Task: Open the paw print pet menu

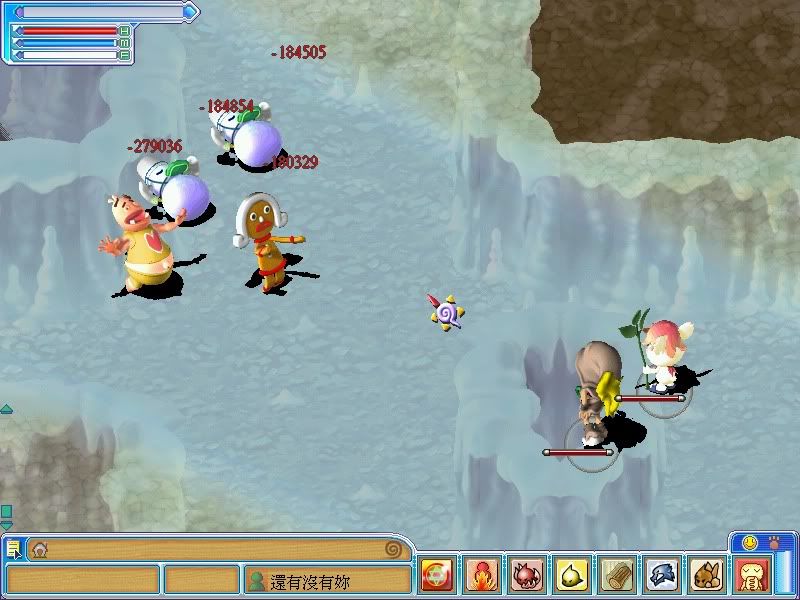Action: tap(773, 542)
